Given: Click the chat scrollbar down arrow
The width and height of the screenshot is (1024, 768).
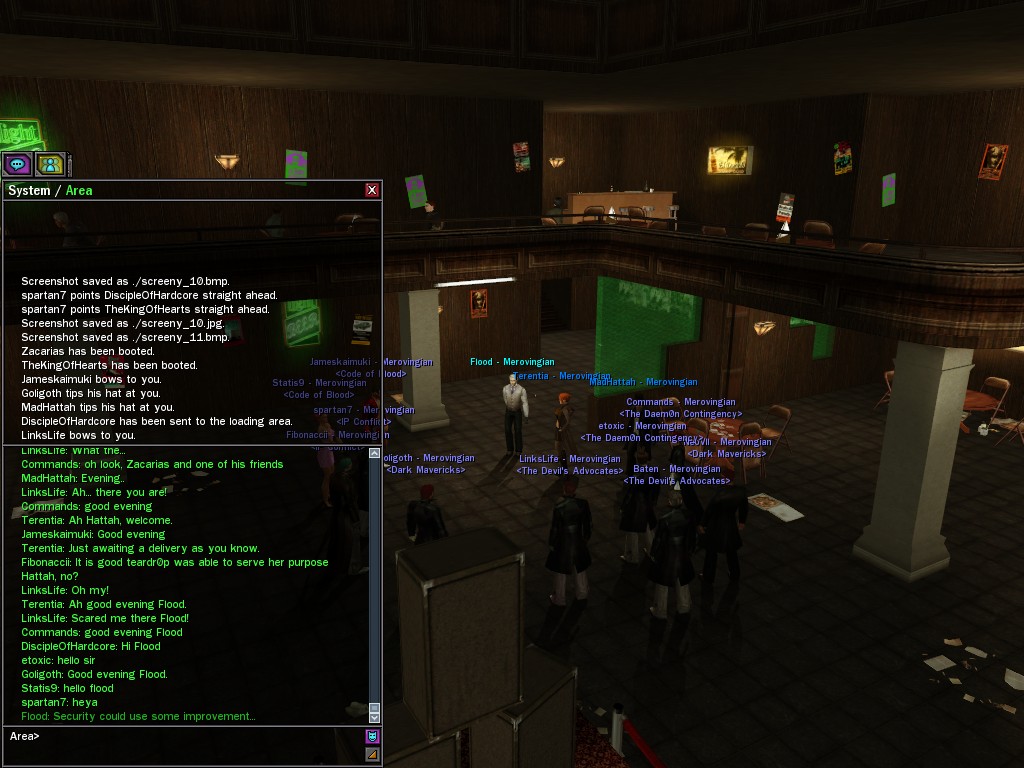Looking at the screenshot, I should point(375,717).
